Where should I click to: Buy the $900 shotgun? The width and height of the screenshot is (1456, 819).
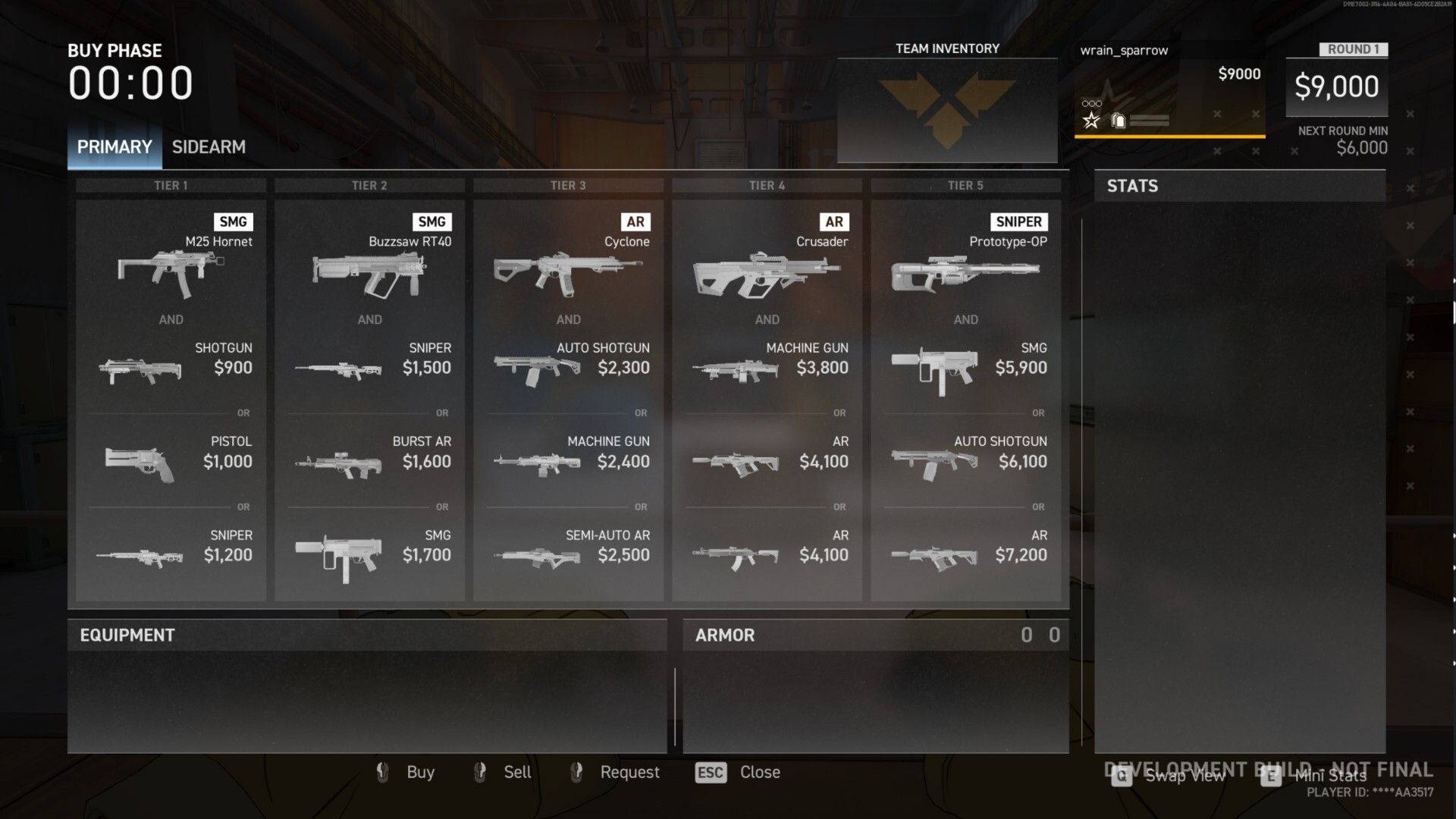171,368
